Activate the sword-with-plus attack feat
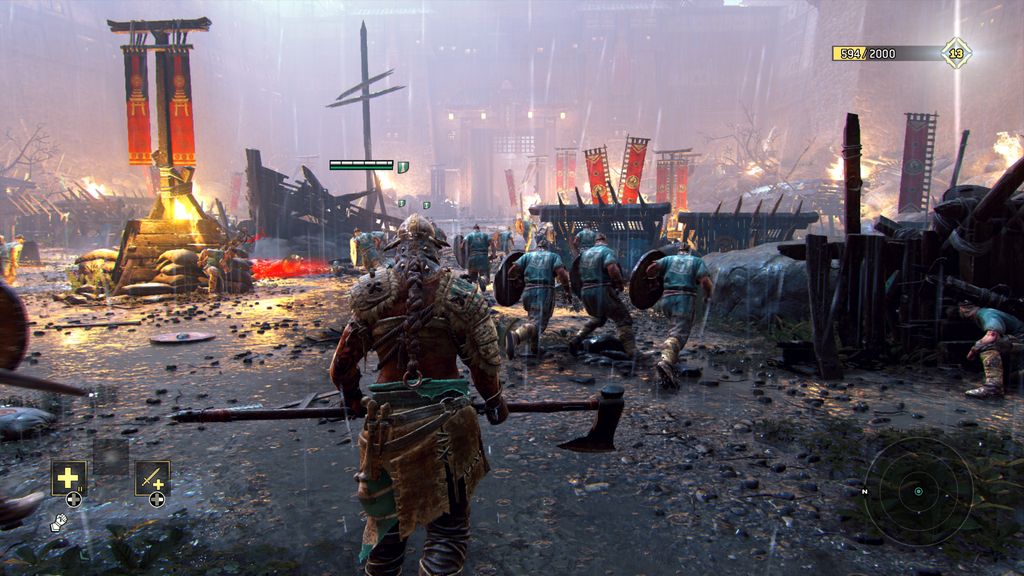 pyautogui.click(x=152, y=478)
